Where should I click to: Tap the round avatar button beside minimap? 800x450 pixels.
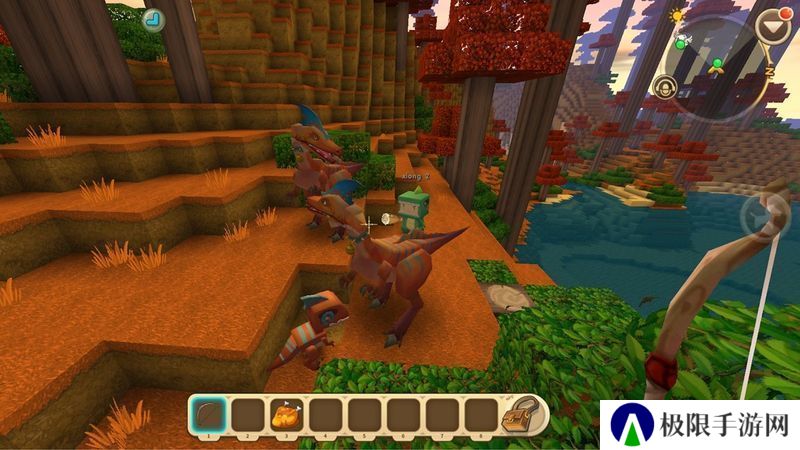coord(665,86)
